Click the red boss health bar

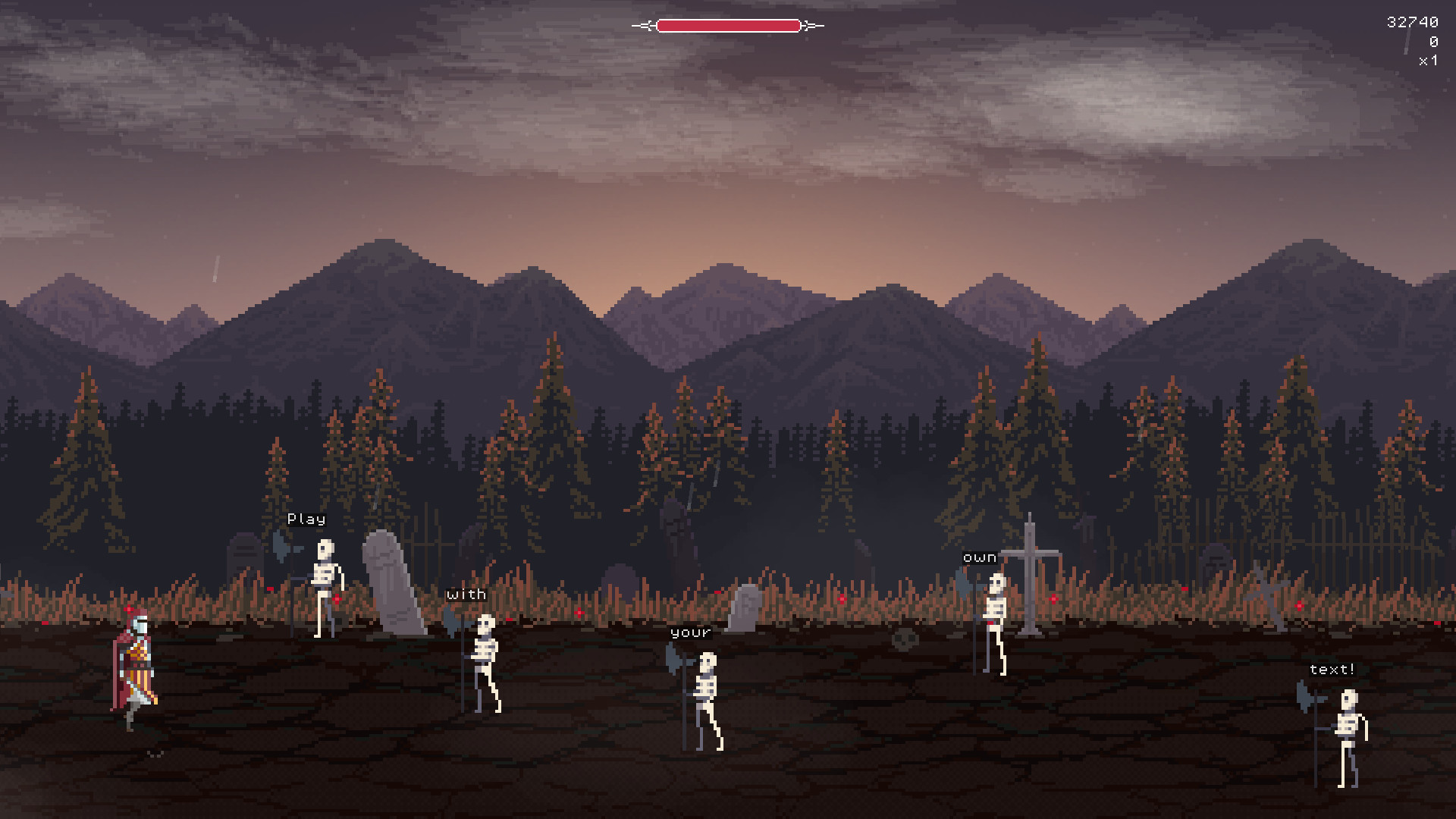[728, 25]
